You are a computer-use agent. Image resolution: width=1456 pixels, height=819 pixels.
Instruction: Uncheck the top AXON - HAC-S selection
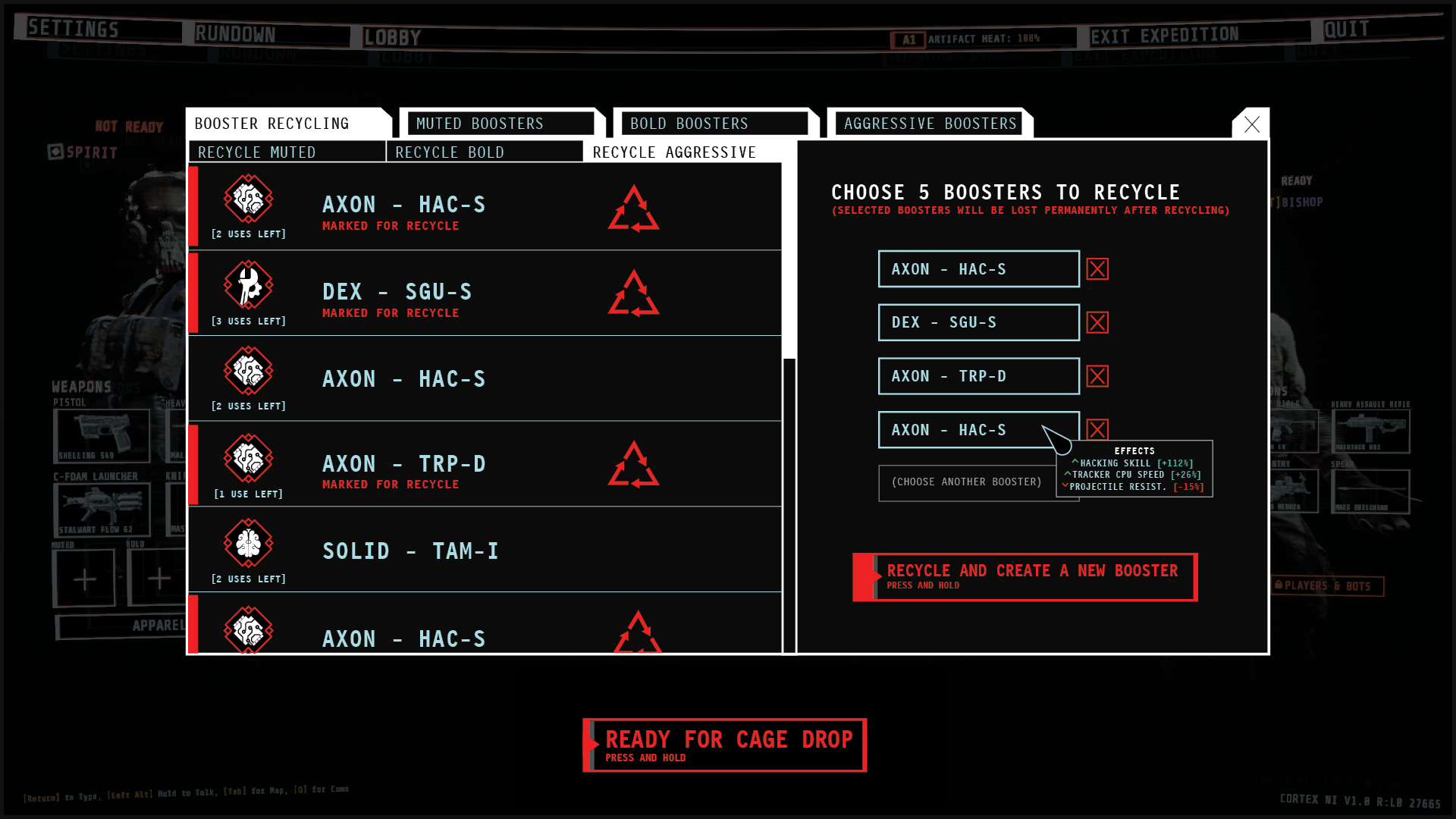coord(1097,268)
